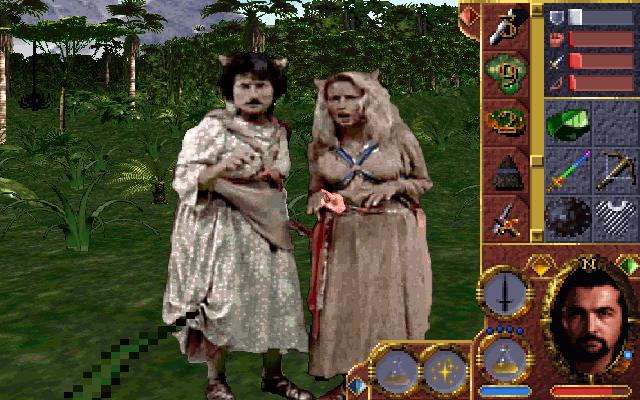Pick the rainbow-bladed sword from inventory
This screenshot has height=400, width=640.
[x=568, y=169]
